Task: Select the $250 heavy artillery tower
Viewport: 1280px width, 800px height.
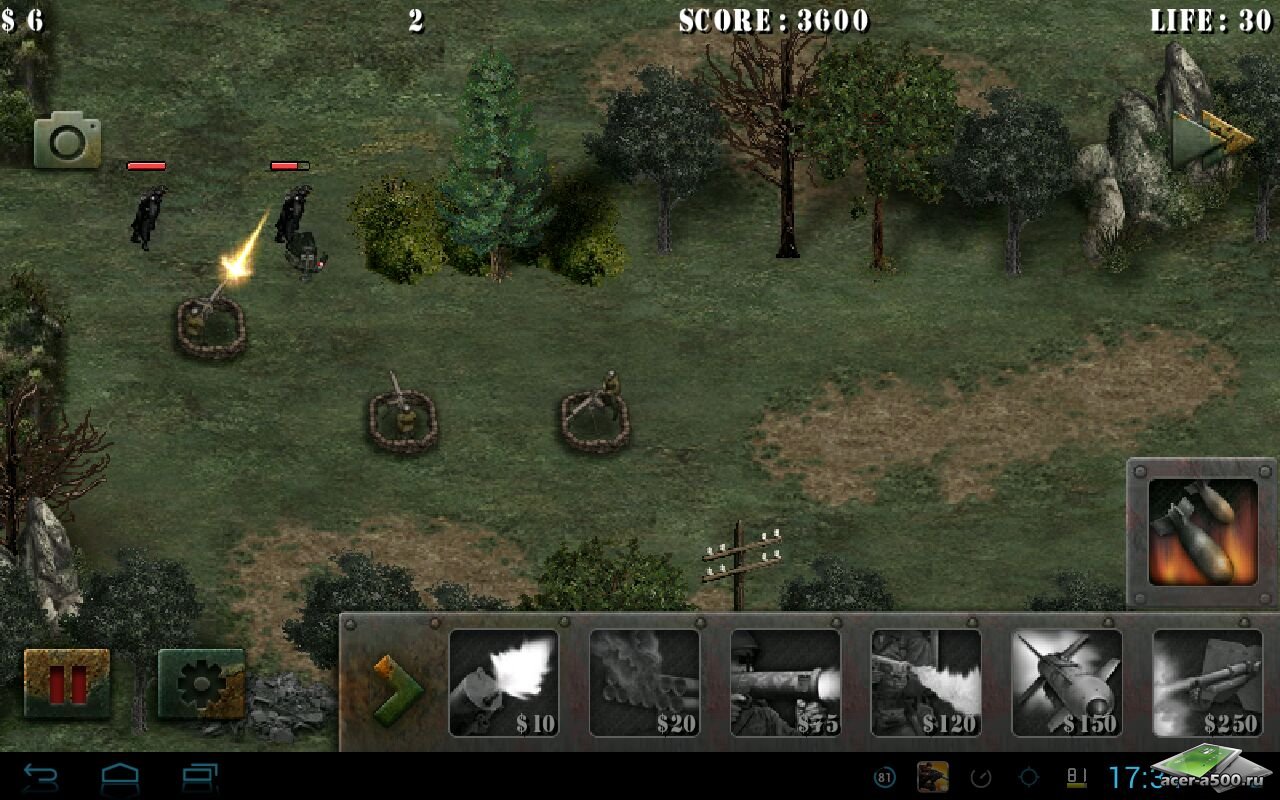Action: coord(1207,683)
